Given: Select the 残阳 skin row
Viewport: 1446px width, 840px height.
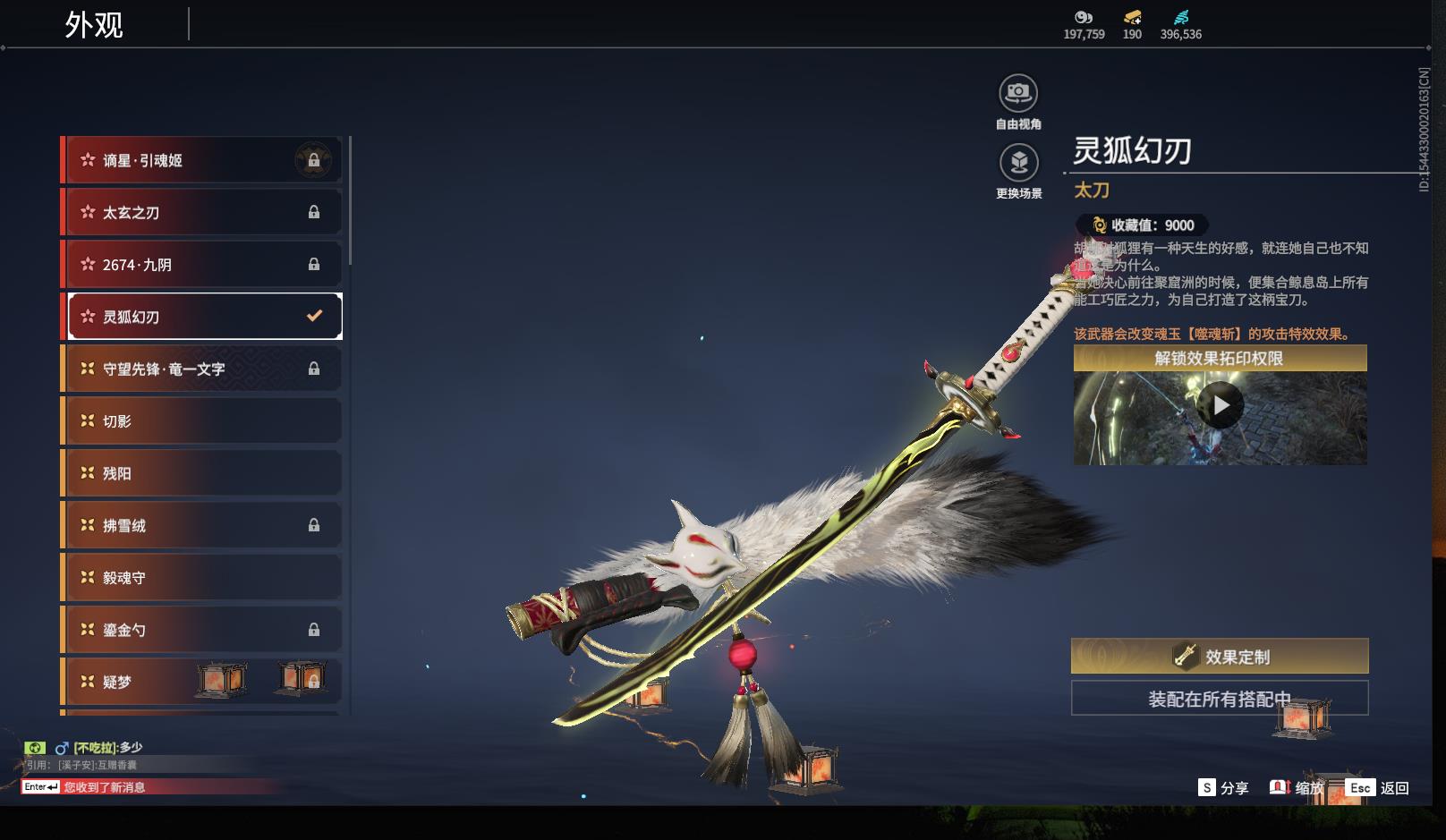Looking at the screenshot, I should click(x=204, y=473).
